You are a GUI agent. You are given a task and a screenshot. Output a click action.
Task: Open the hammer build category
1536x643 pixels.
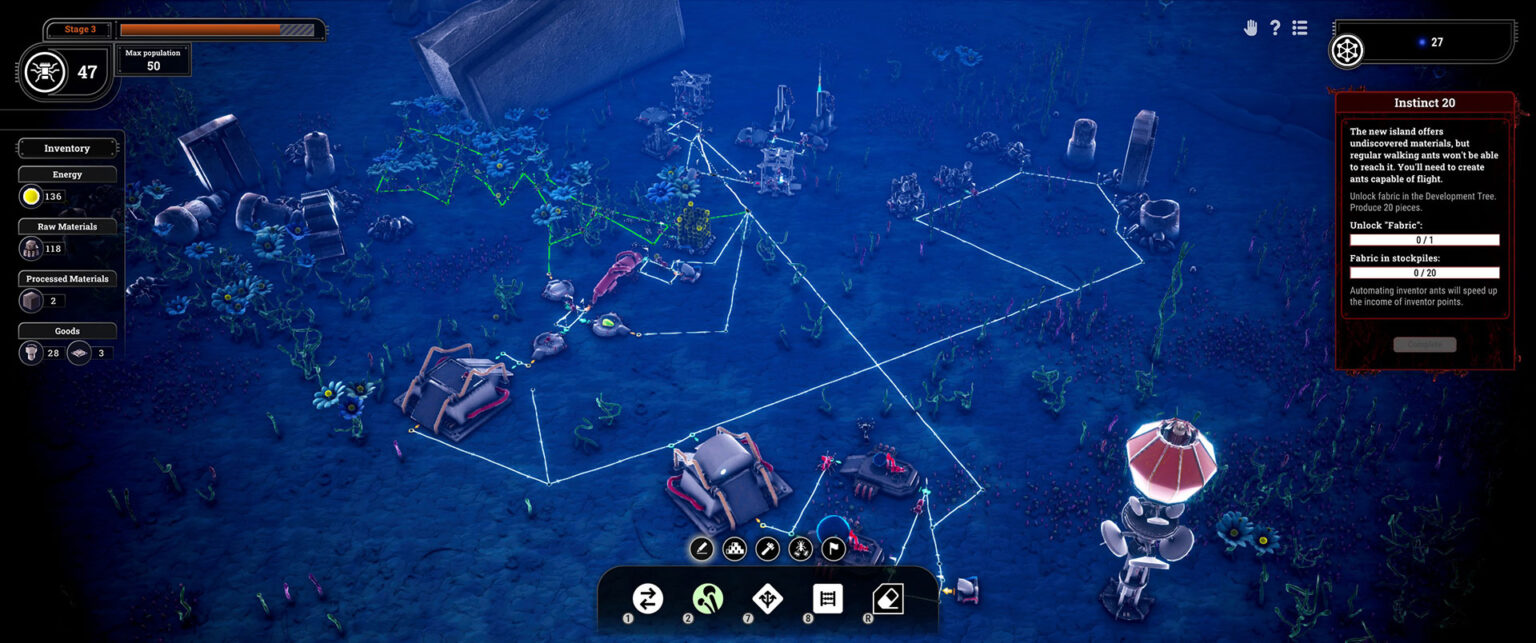click(x=767, y=549)
